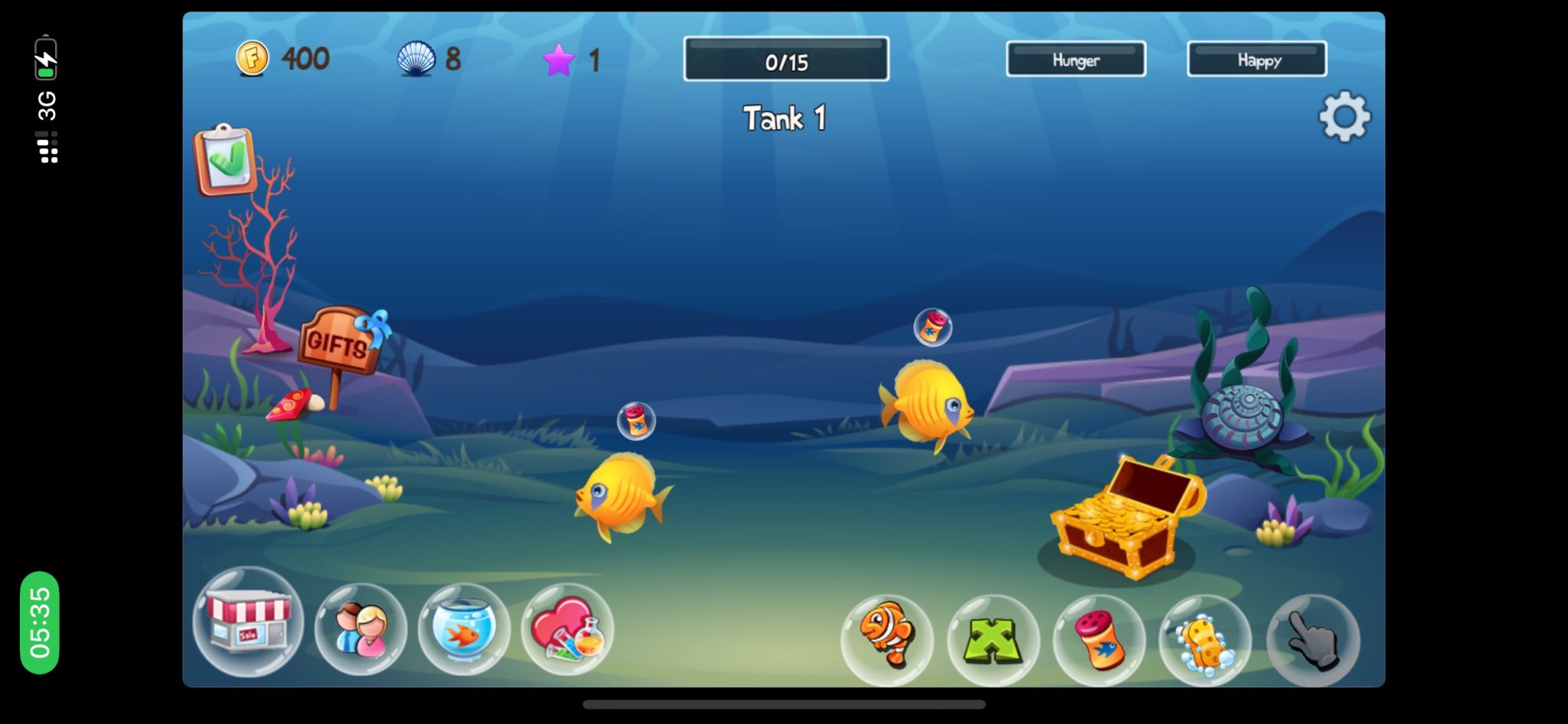Tap the green X move tool icon
The image size is (1568, 724).
tap(993, 643)
